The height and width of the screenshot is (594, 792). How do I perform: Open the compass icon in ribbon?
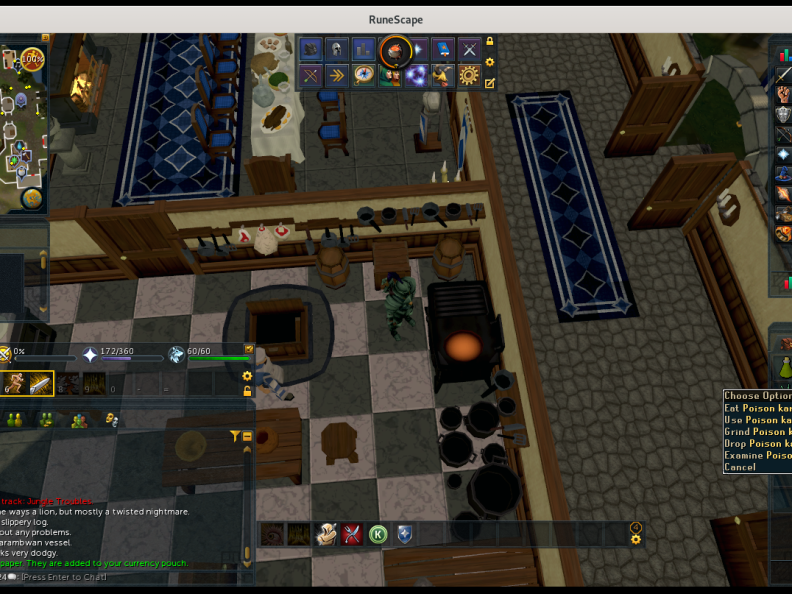pyautogui.click(x=363, y=75)
